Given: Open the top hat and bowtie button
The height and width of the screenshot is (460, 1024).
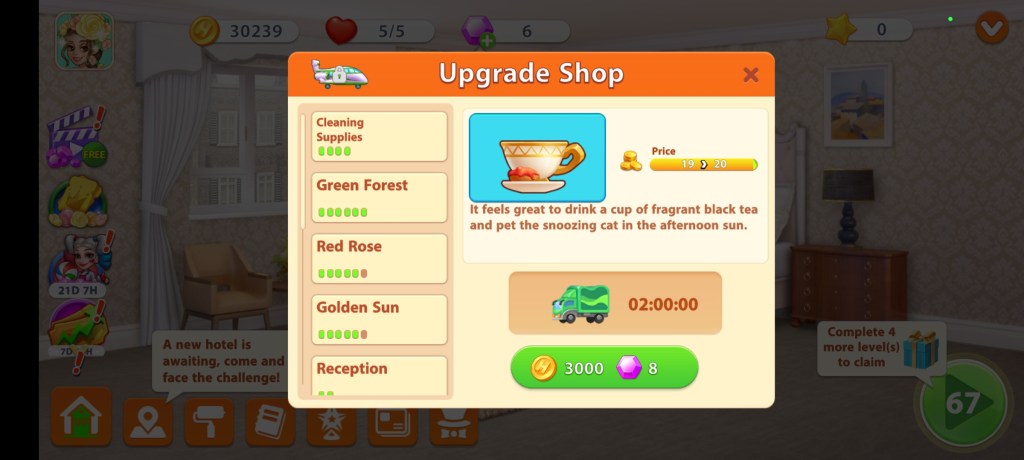Looking at the screenshot, I should tap(453, 425).
